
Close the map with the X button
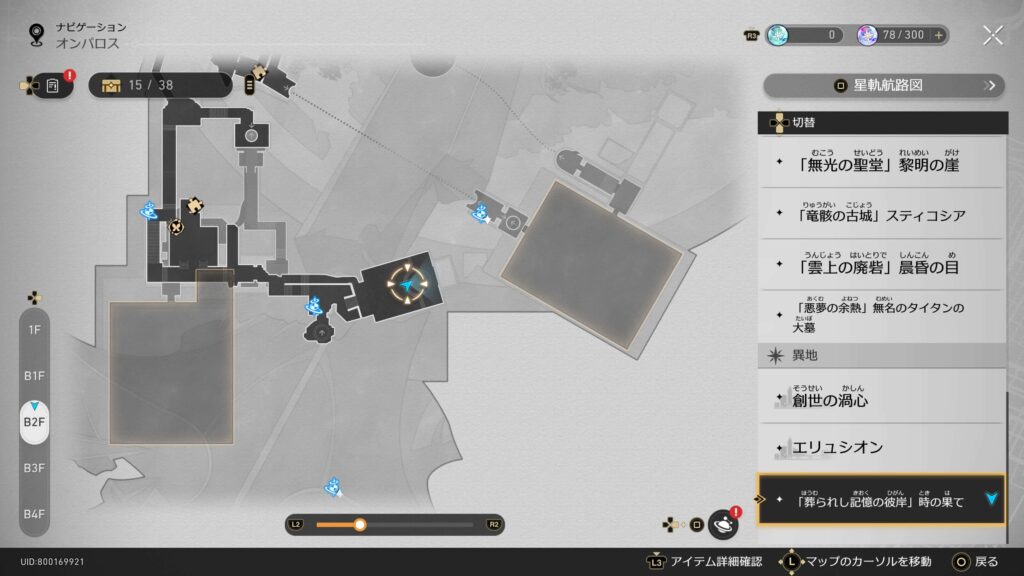(992, 35)
